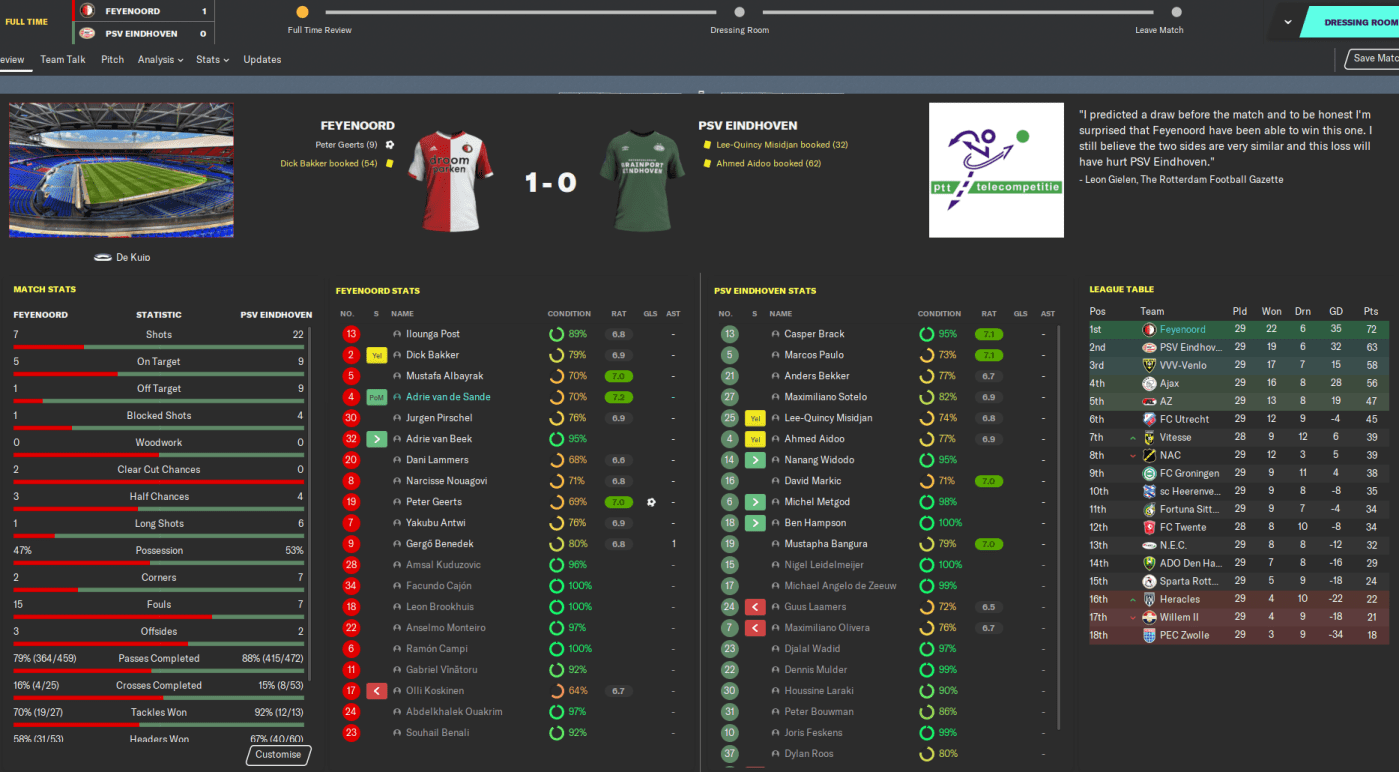
Task: Open Ajax in the league table
Action: point(1172,383)
